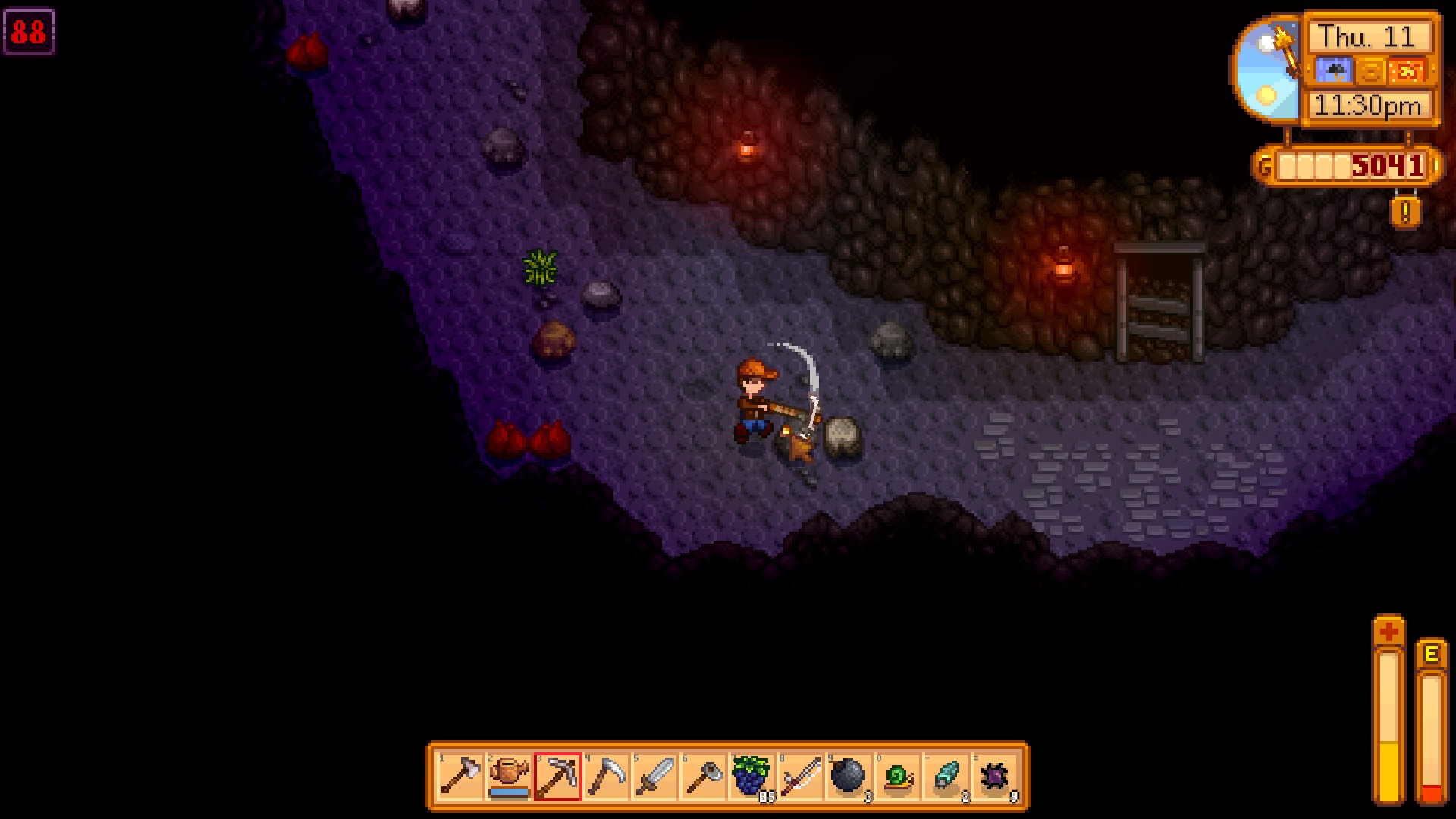Equip the scythe from the hotbar

pos(606,777)
